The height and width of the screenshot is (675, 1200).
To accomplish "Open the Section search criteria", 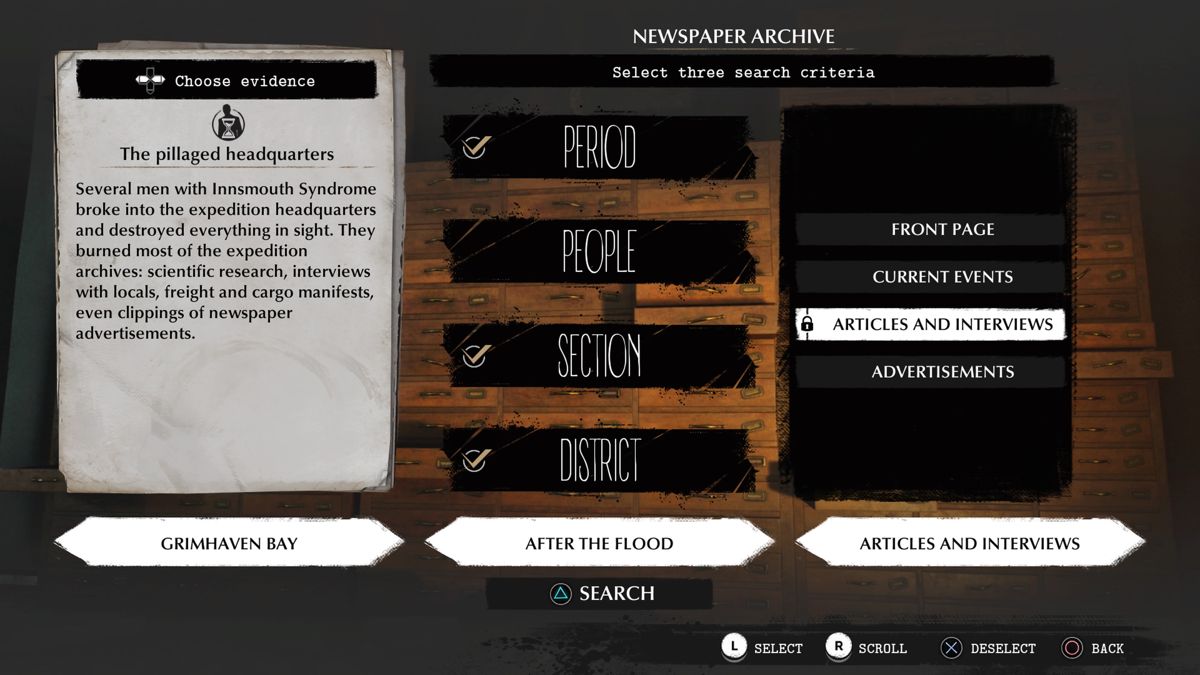I will coord(598,356).
